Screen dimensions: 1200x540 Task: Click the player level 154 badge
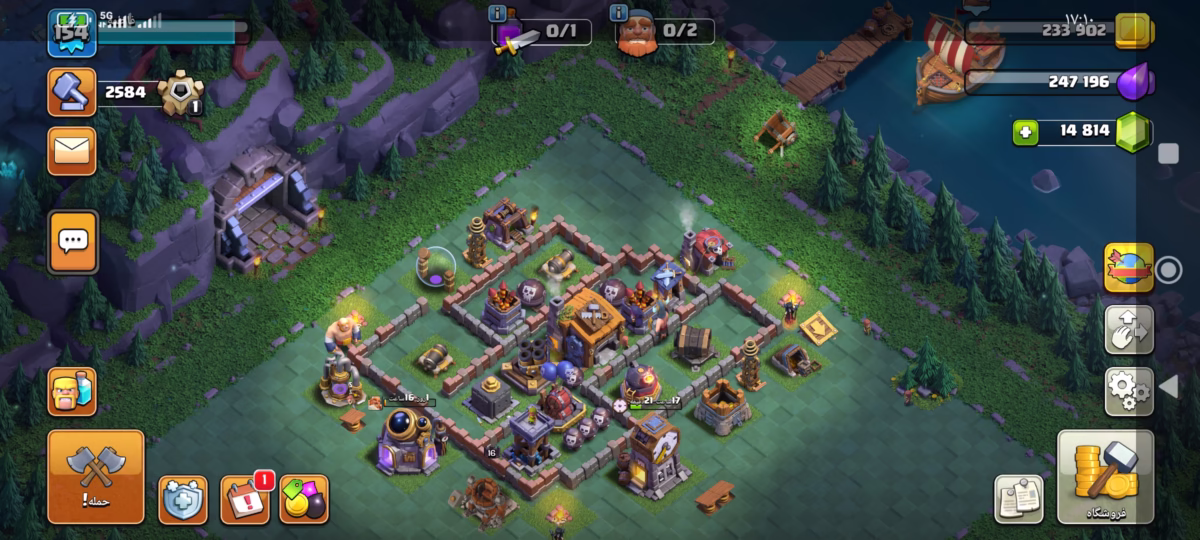[x=72, y=34]
